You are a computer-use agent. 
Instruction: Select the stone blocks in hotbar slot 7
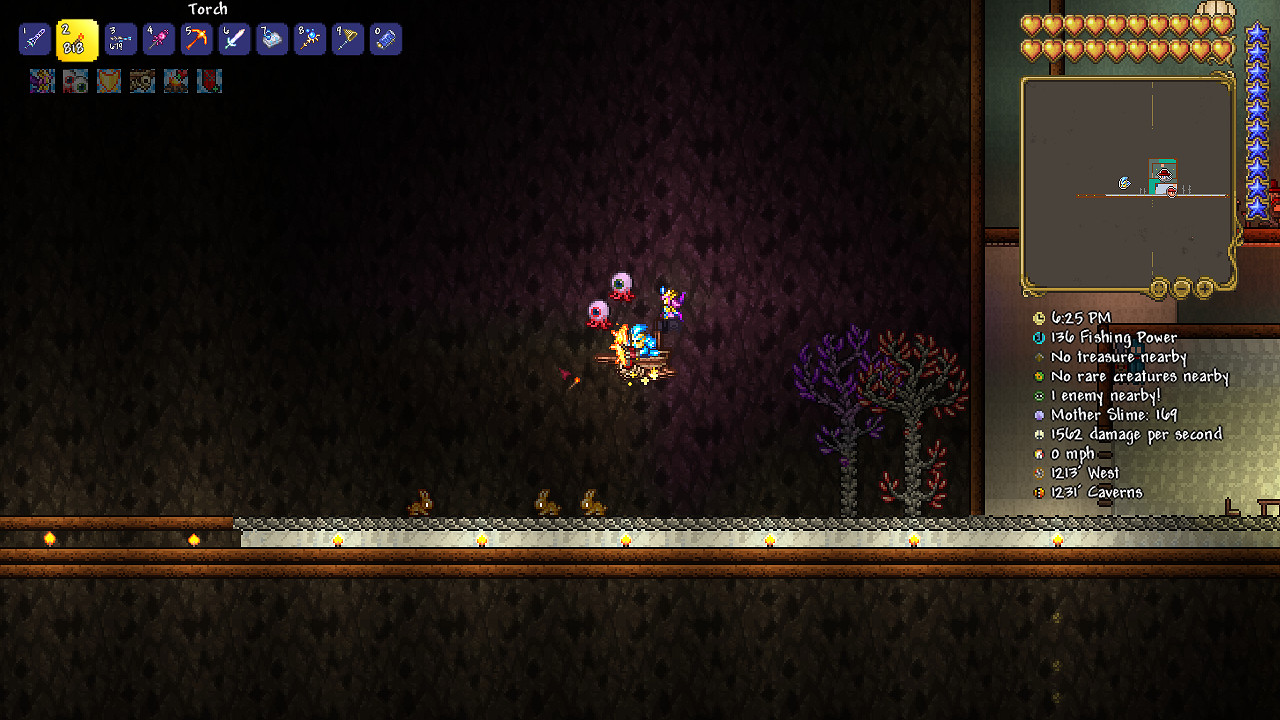pyautogui.click(x=271, y=40)
